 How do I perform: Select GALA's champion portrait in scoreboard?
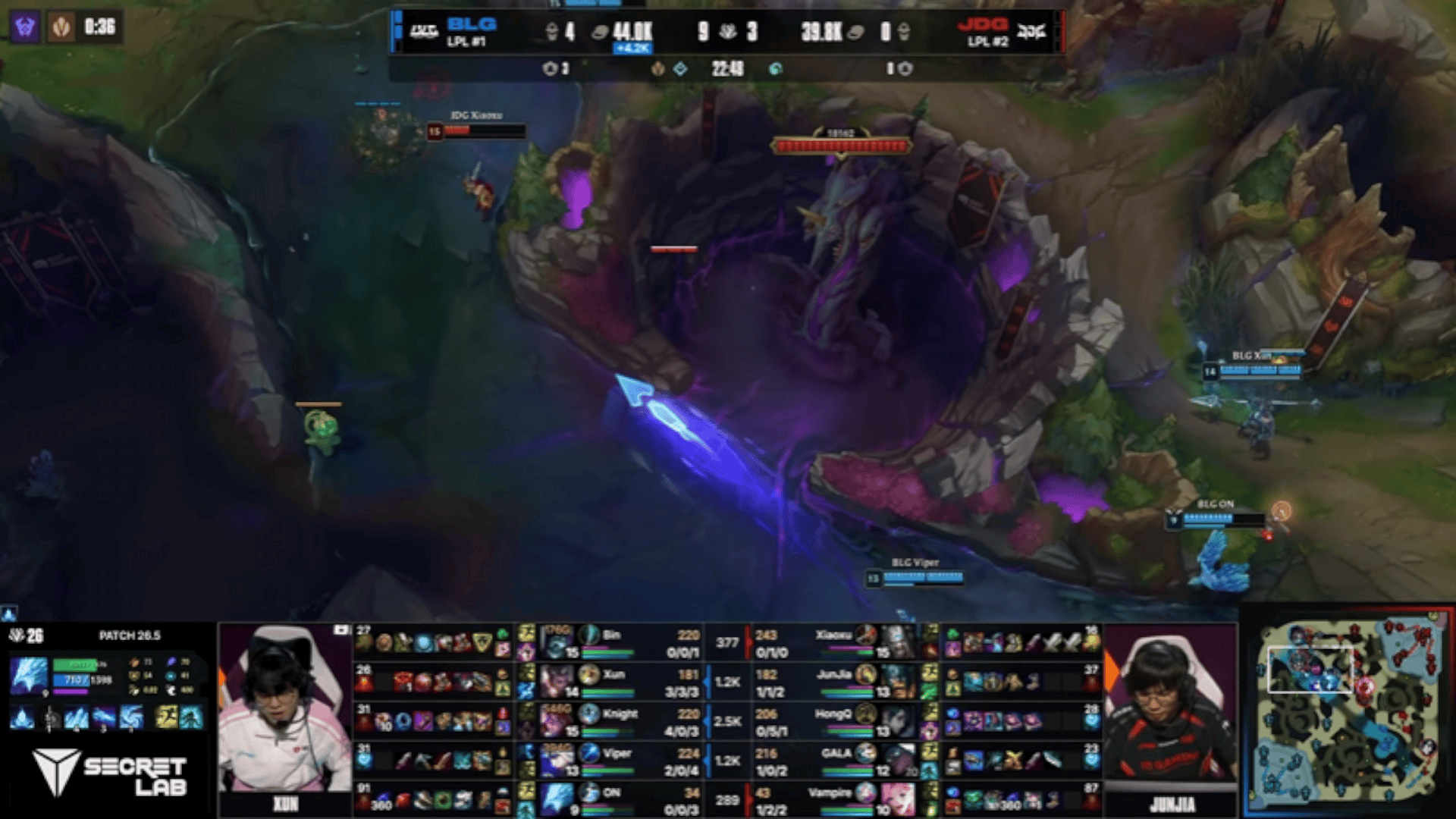pyautogui.click(x=899, y=761)
